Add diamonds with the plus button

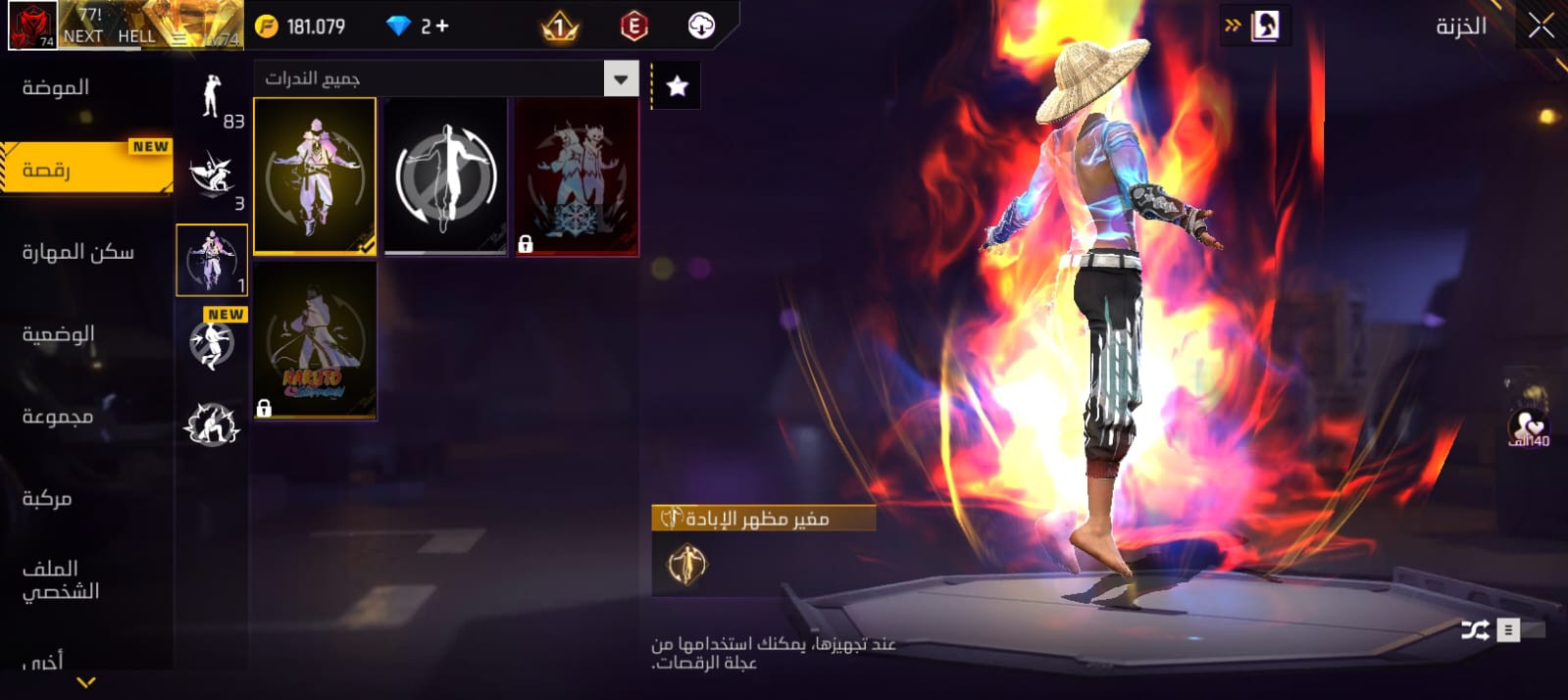tap(442, 26)
